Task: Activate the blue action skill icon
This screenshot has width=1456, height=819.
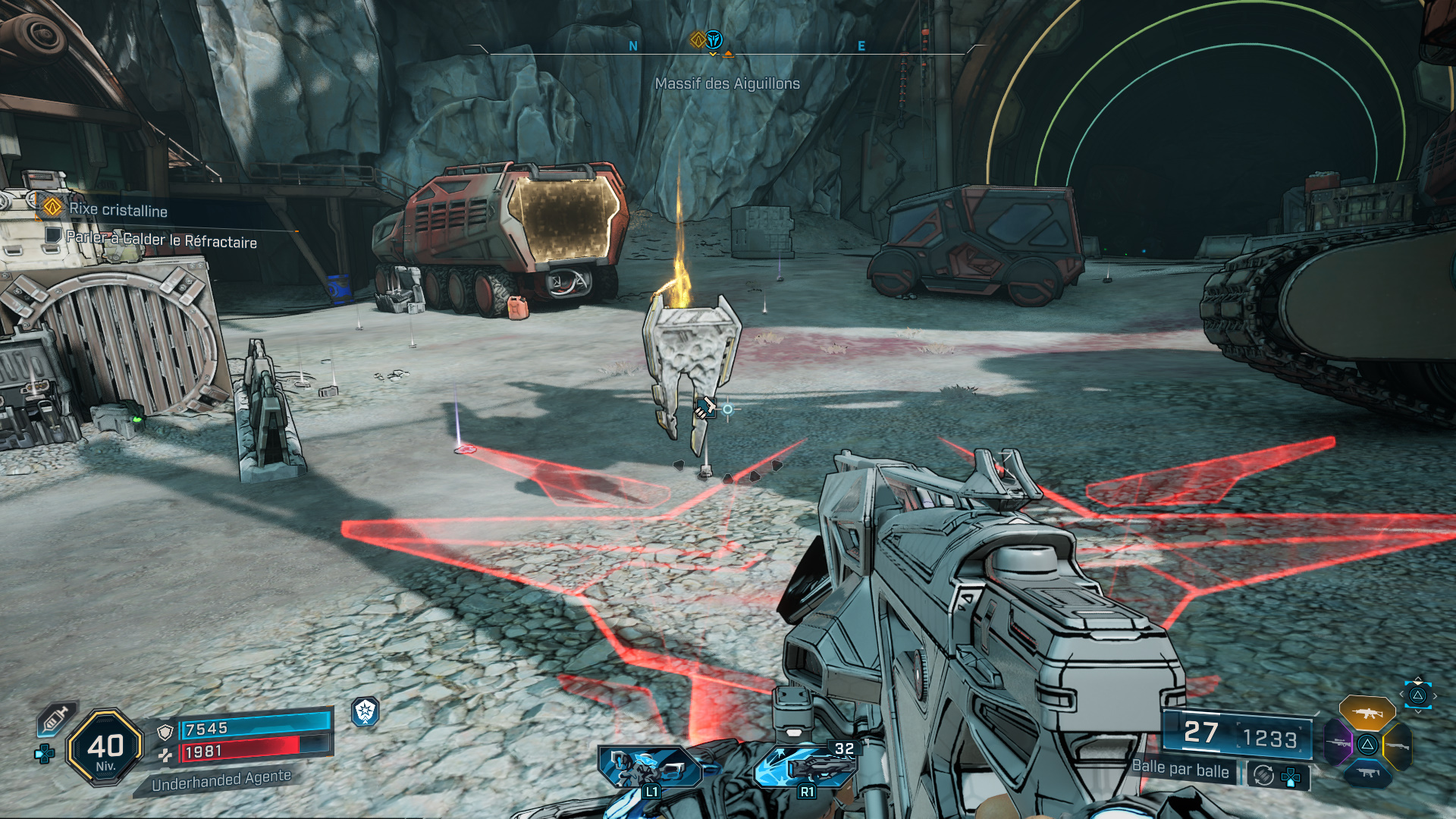Action: click(x=650, y=767)
